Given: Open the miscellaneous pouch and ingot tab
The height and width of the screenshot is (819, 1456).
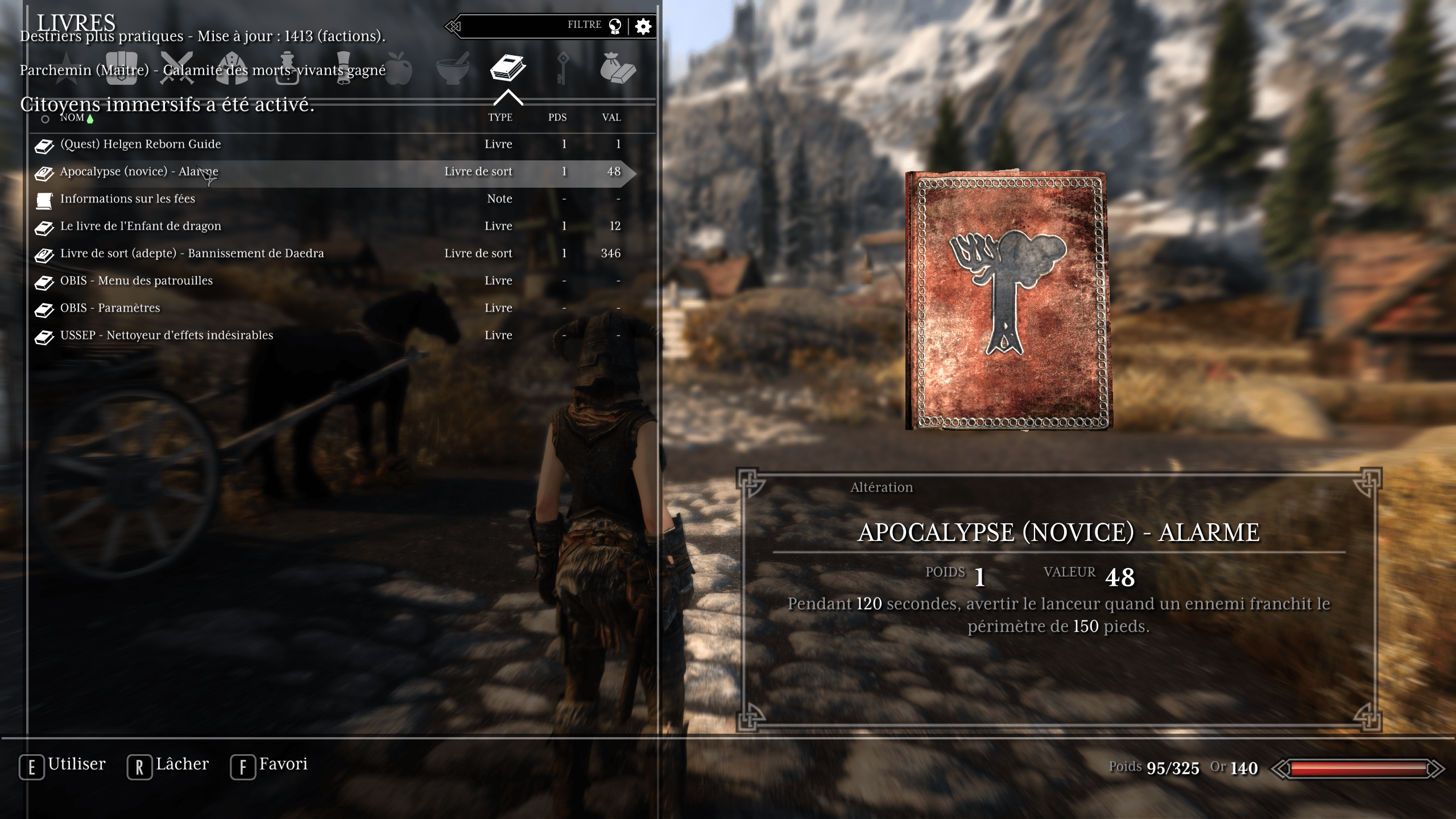Looking at the screenshot, I should click(618, 68).
